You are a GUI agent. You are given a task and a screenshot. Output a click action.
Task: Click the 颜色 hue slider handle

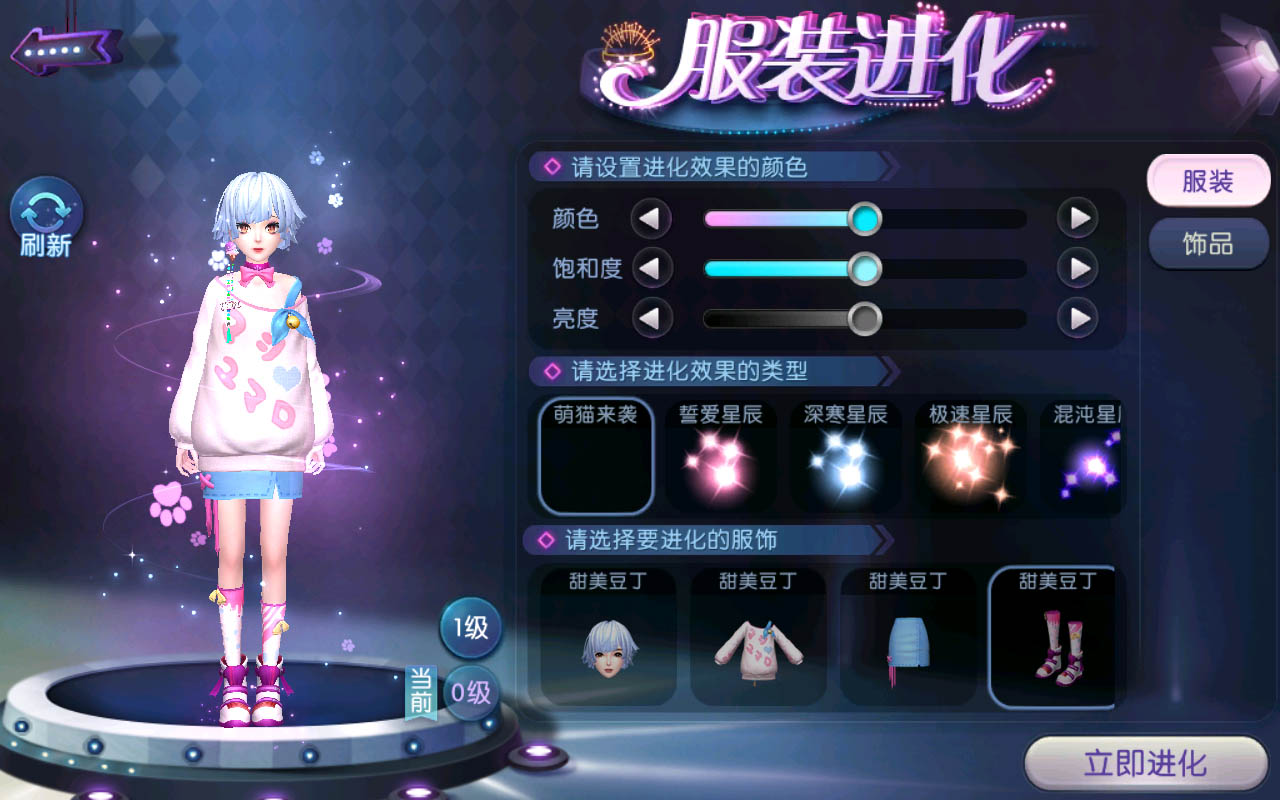864,218
